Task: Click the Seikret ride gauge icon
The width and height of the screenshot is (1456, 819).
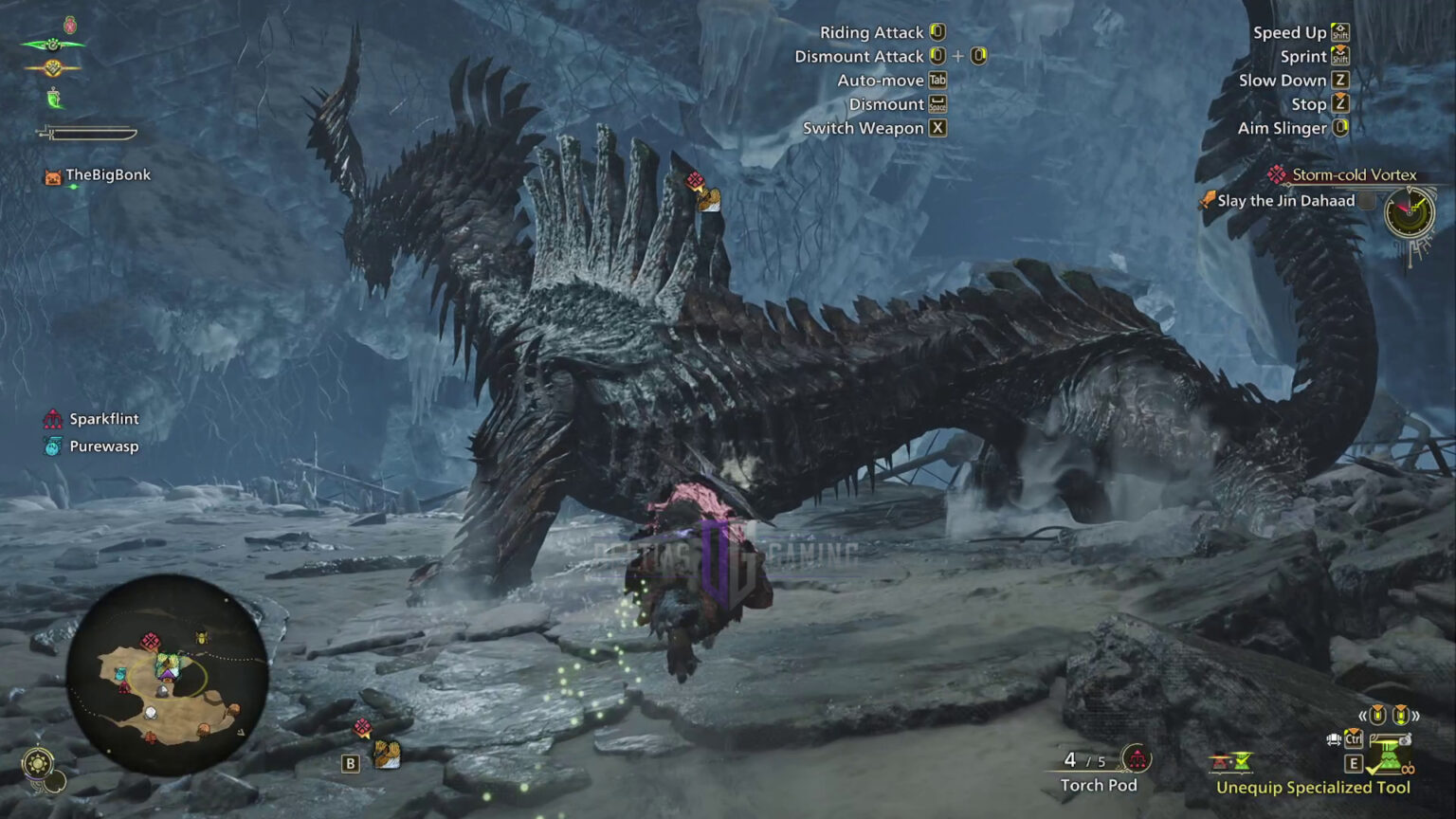Action: 52,45
